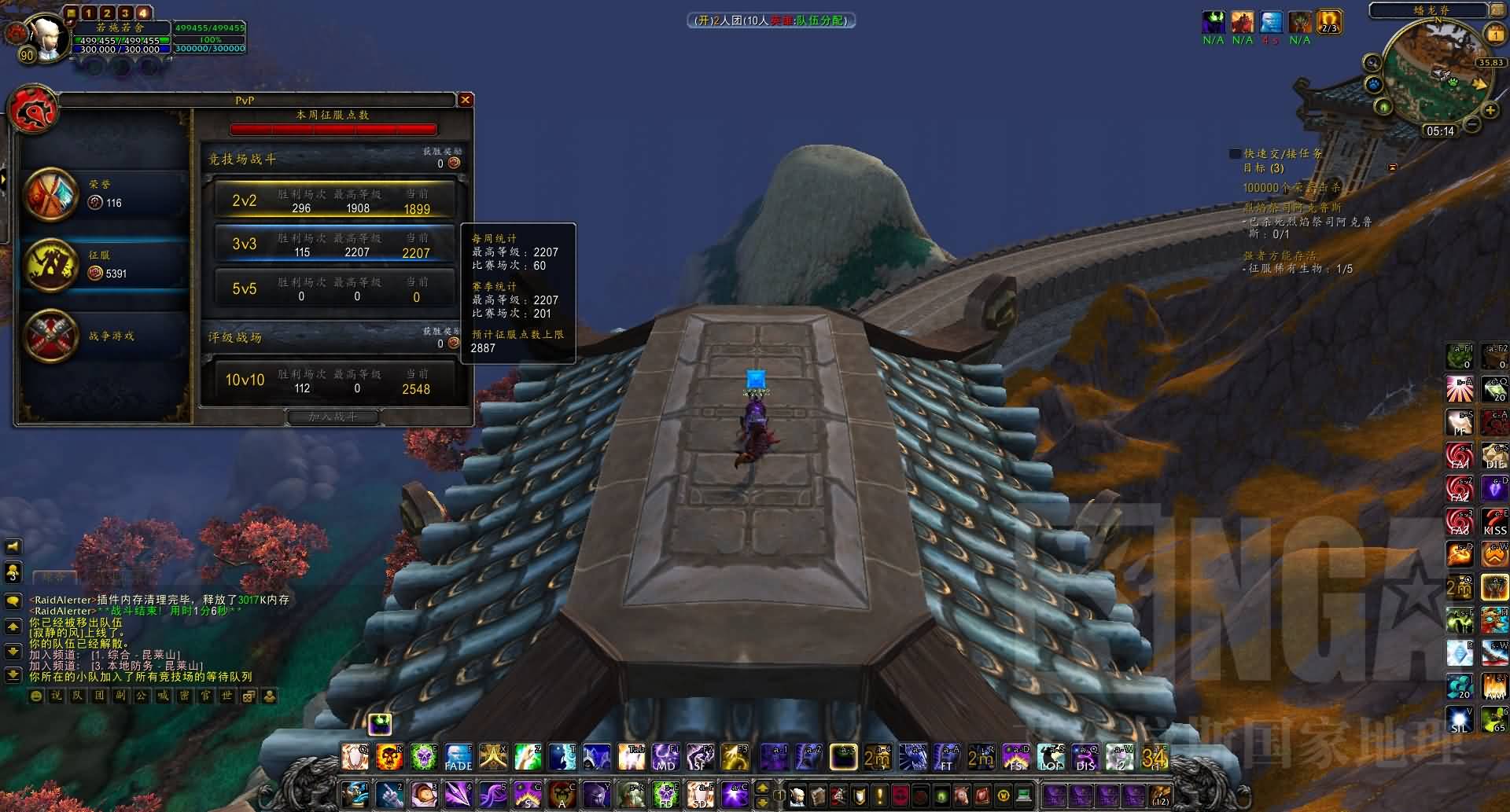
Task: Click the 加入战斗 (Join Battle) button
Action: coord(333,417)
